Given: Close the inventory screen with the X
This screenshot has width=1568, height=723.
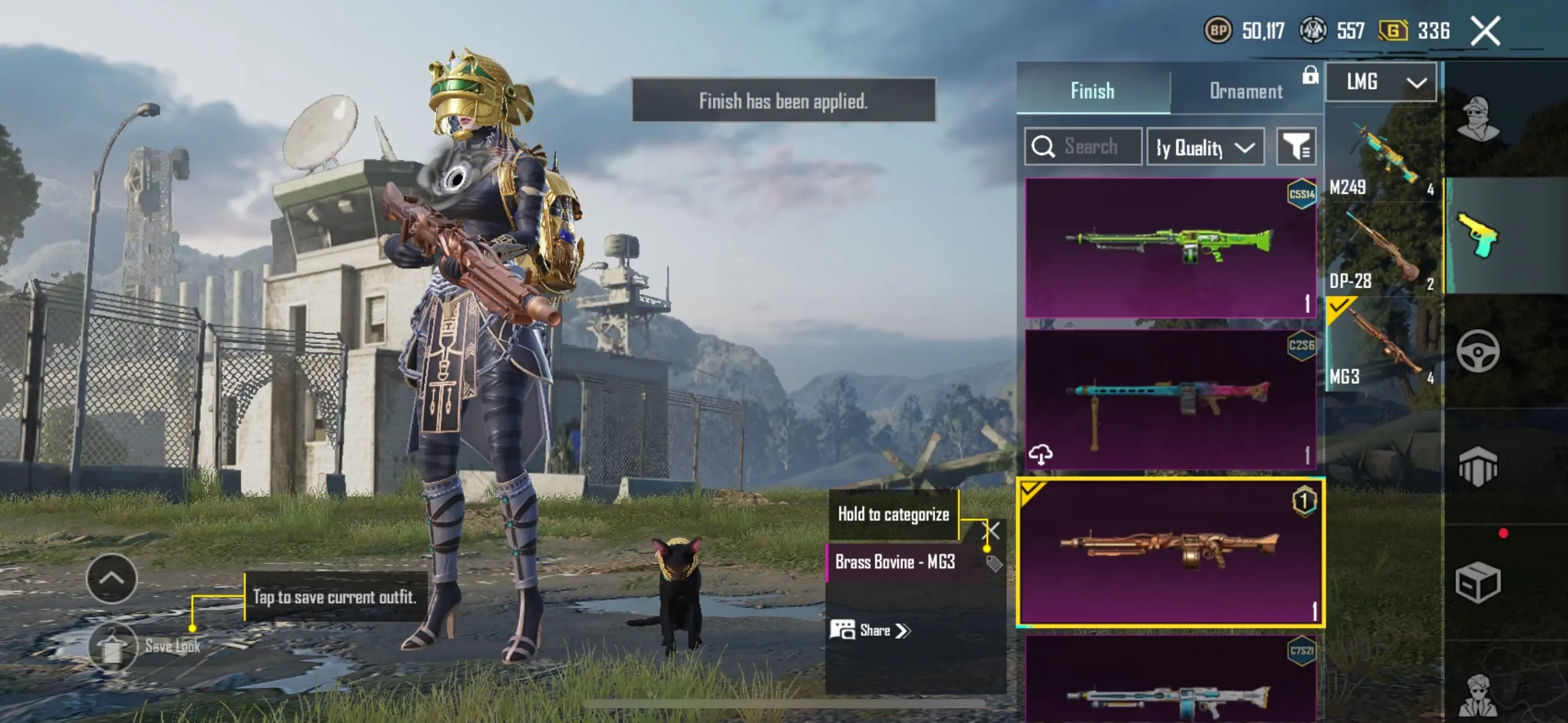Looking at the screenshot, I should [x=1485, y=31].
